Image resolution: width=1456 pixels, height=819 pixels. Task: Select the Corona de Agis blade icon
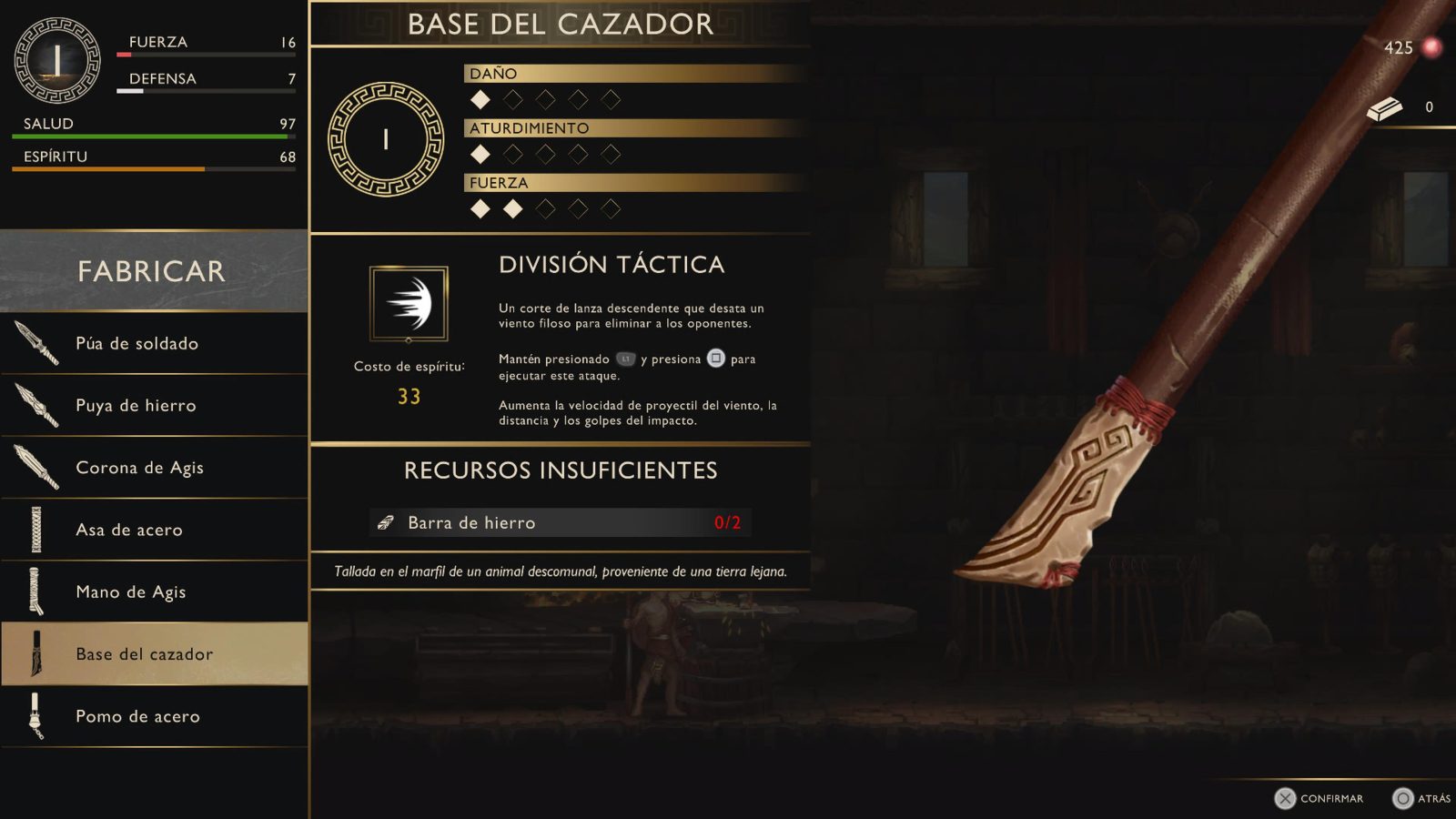pyautogui.click(x=38, y=467)
